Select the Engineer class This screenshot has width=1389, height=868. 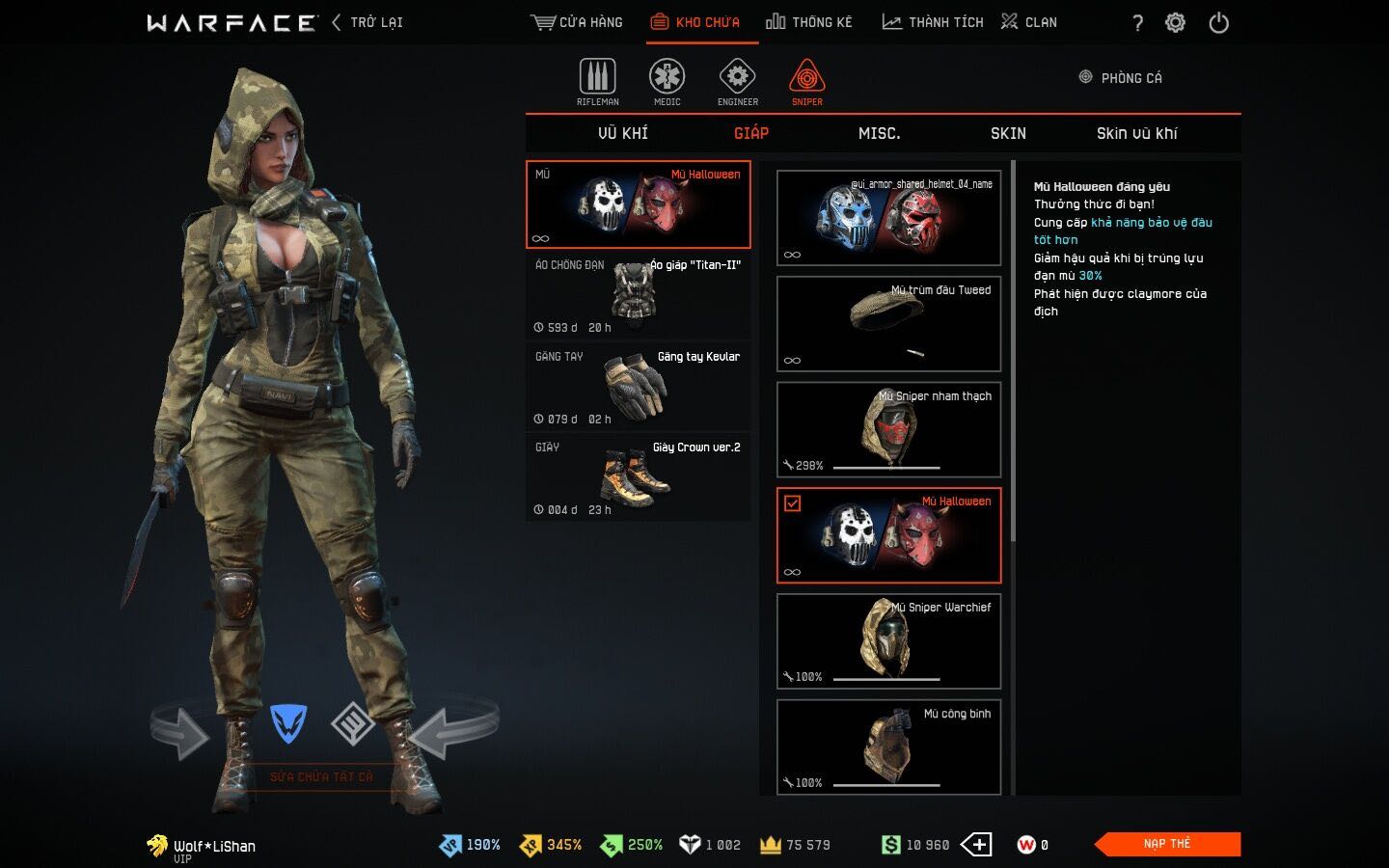tap(738, 81)
